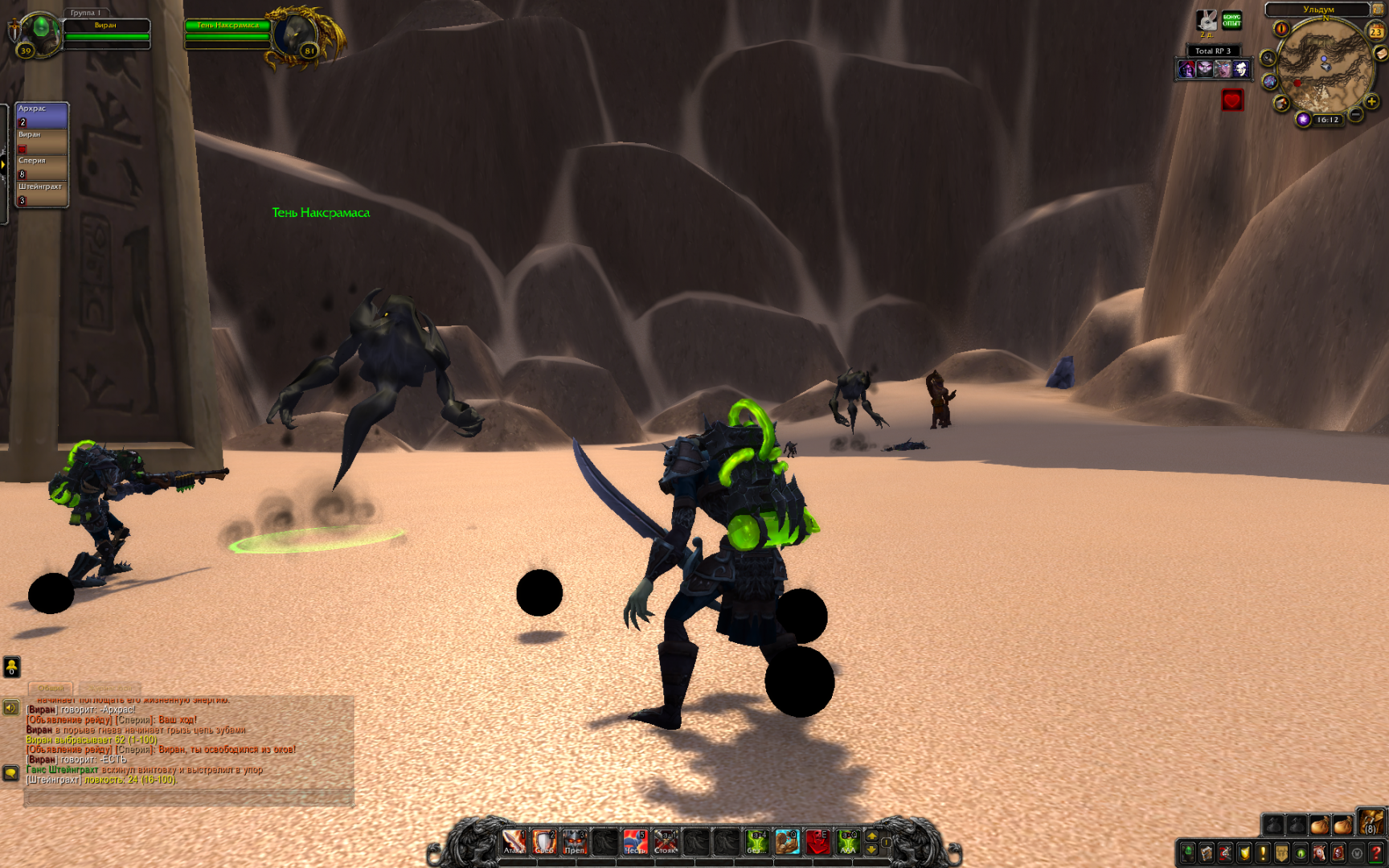The width and height of the screenshot is (1389, 868).
Task: Open the help request red question mark
Action: [1376, 853]
